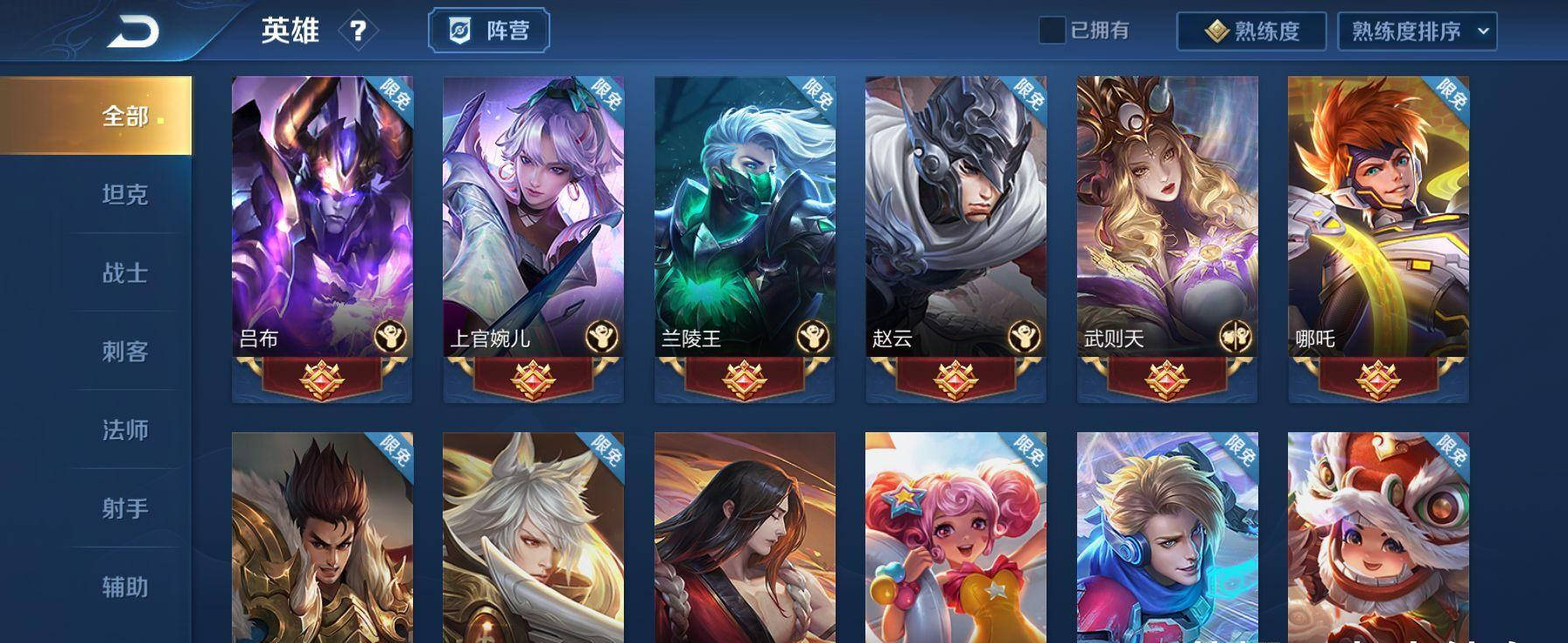
Task: Open the 熟练度排序 sorting dropdown
Action: 1417,30
